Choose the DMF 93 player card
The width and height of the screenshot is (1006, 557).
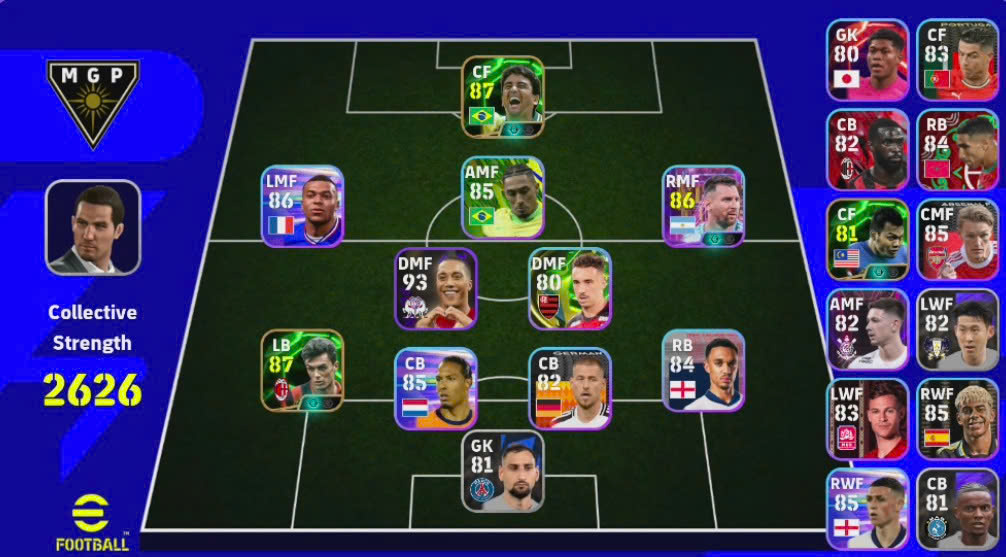(436, 288)
